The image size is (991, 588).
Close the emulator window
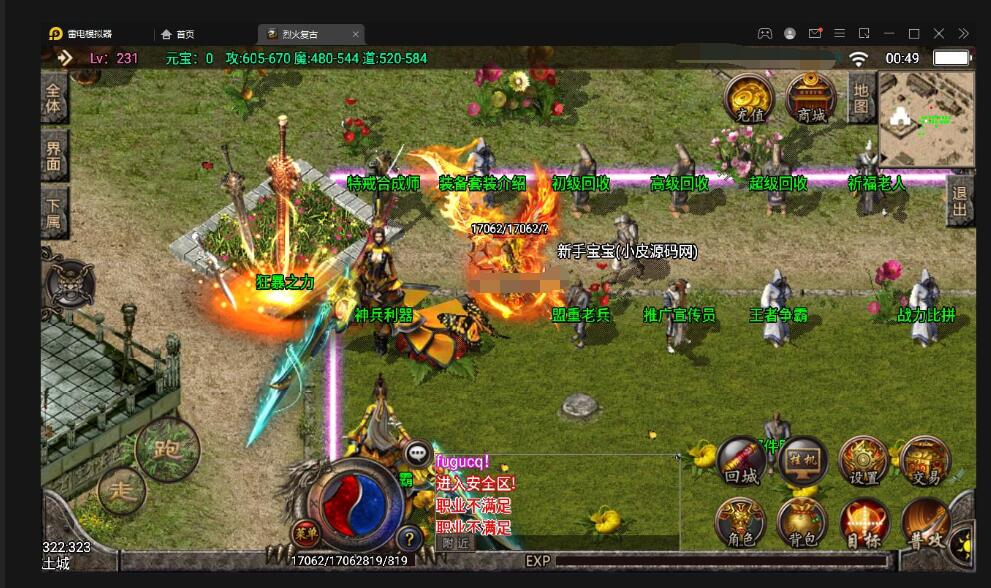point(938,33)
